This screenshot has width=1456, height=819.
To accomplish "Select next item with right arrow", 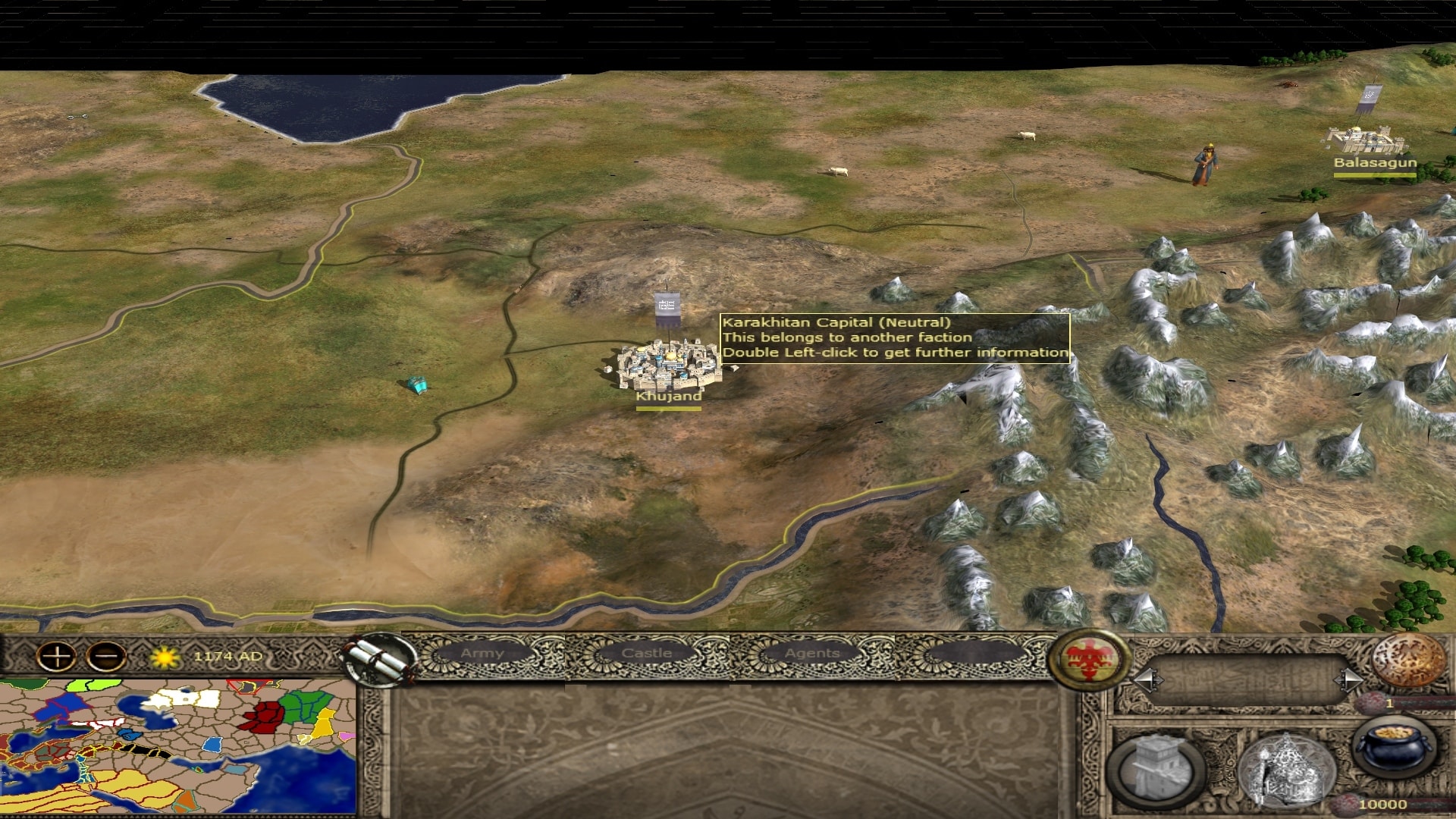I will 1350,679.
